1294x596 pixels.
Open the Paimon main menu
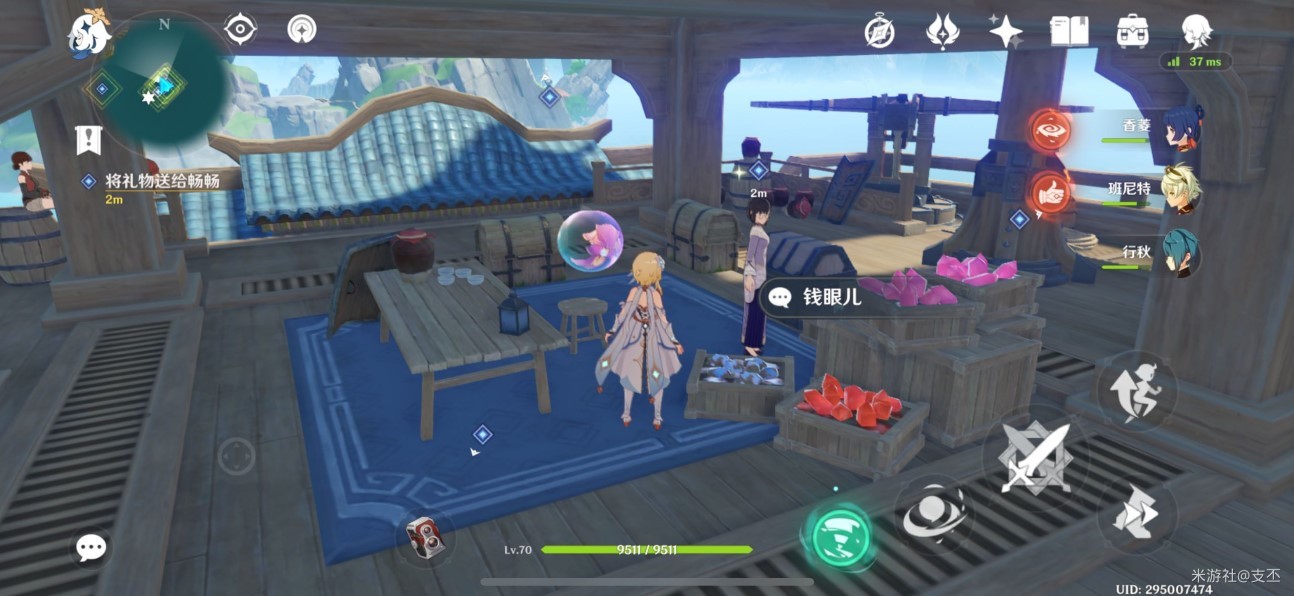pos(88,34)
